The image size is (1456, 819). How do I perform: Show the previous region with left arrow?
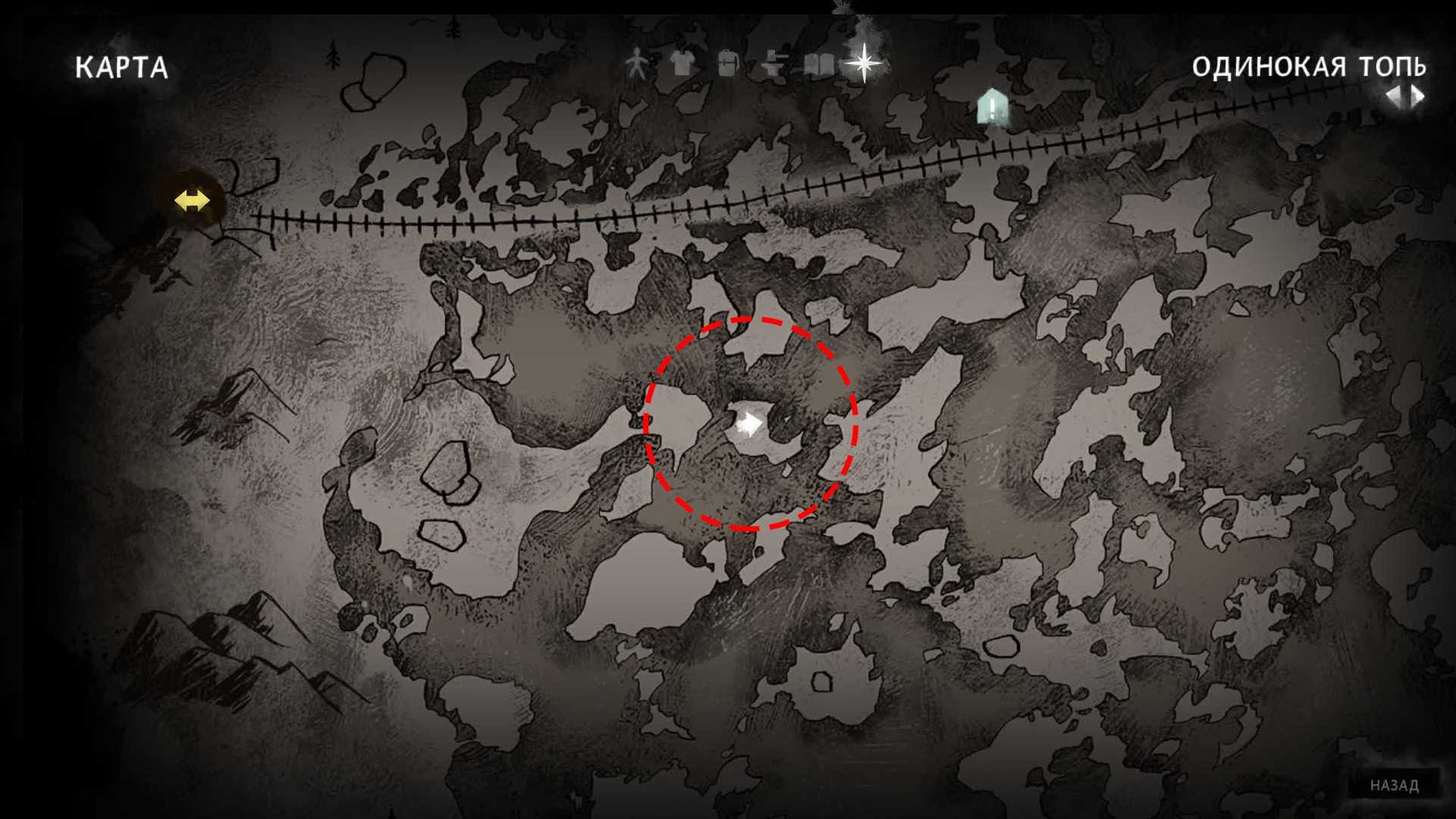click(1394, 96)
